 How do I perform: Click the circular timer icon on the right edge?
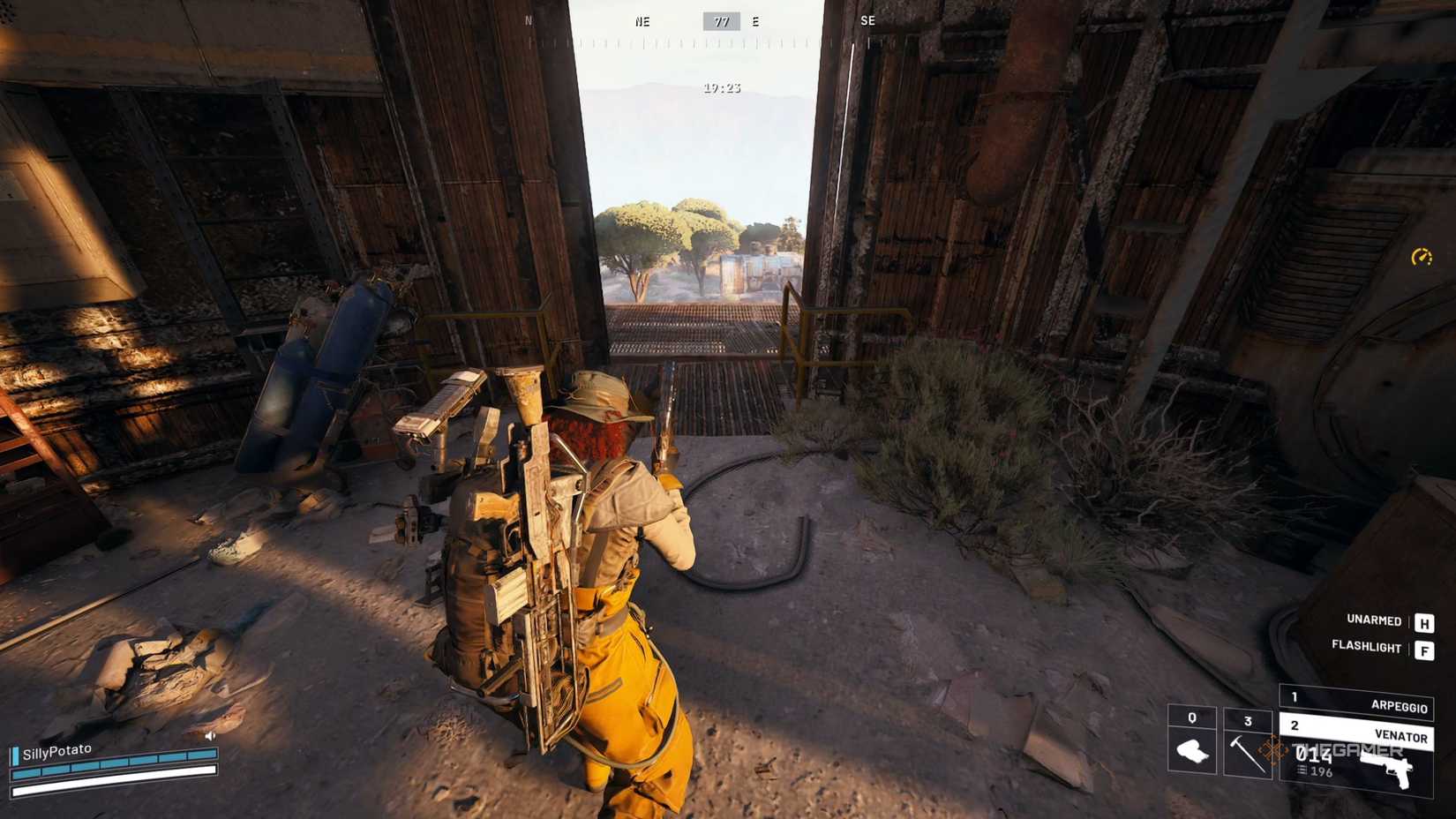[x=1423, y=259]
